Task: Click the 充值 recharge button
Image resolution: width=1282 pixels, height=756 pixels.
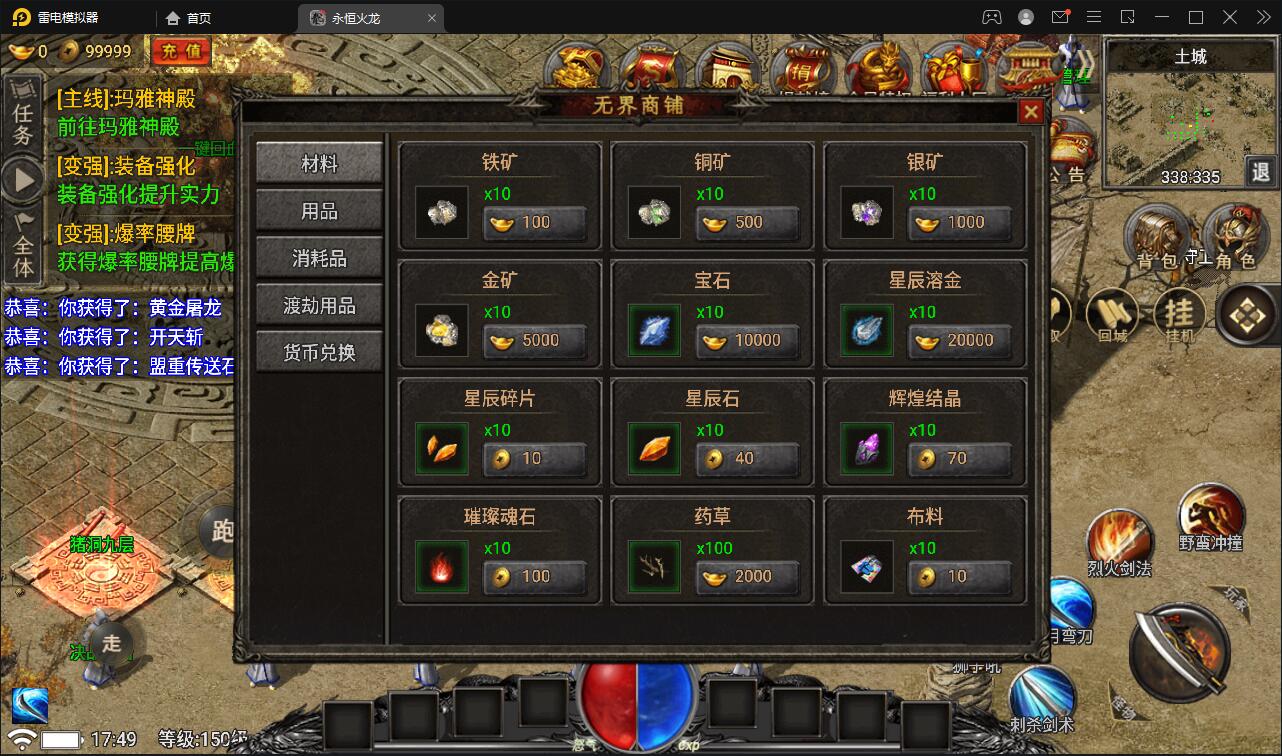Action: 181,51
